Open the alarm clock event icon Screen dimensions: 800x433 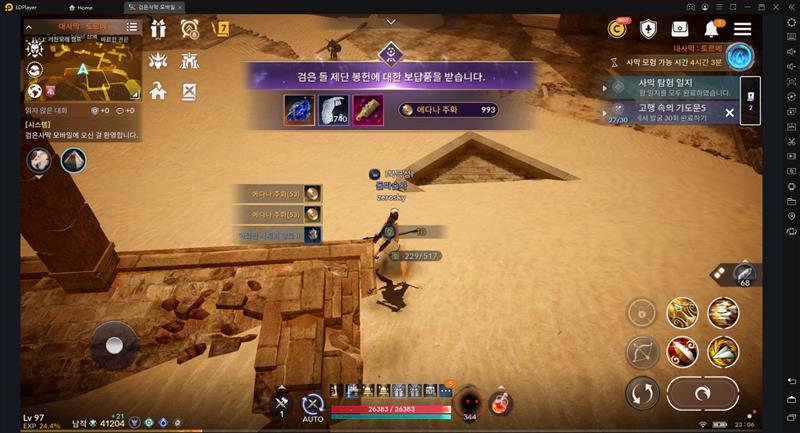189,29
